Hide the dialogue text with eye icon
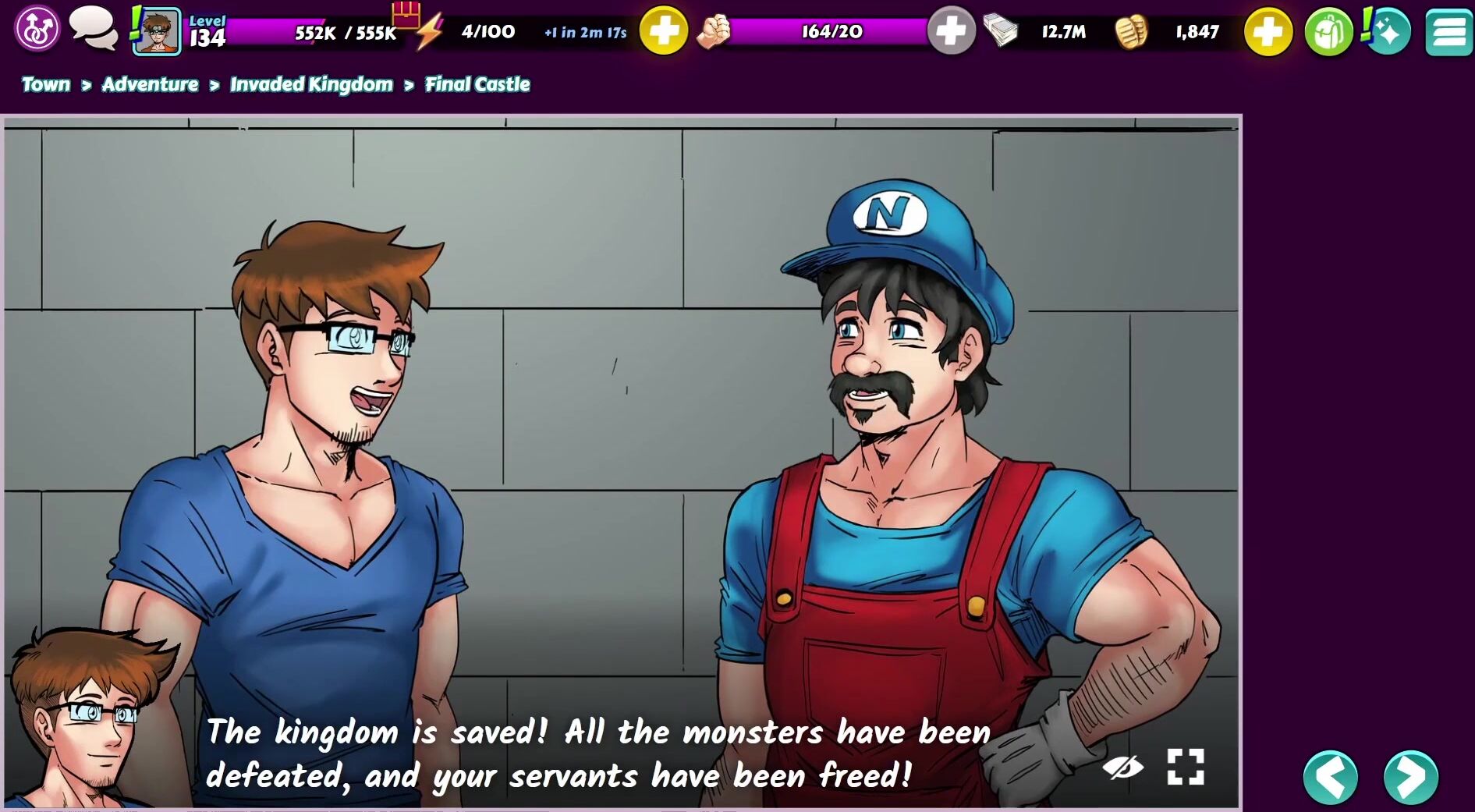 point(1122,768)
